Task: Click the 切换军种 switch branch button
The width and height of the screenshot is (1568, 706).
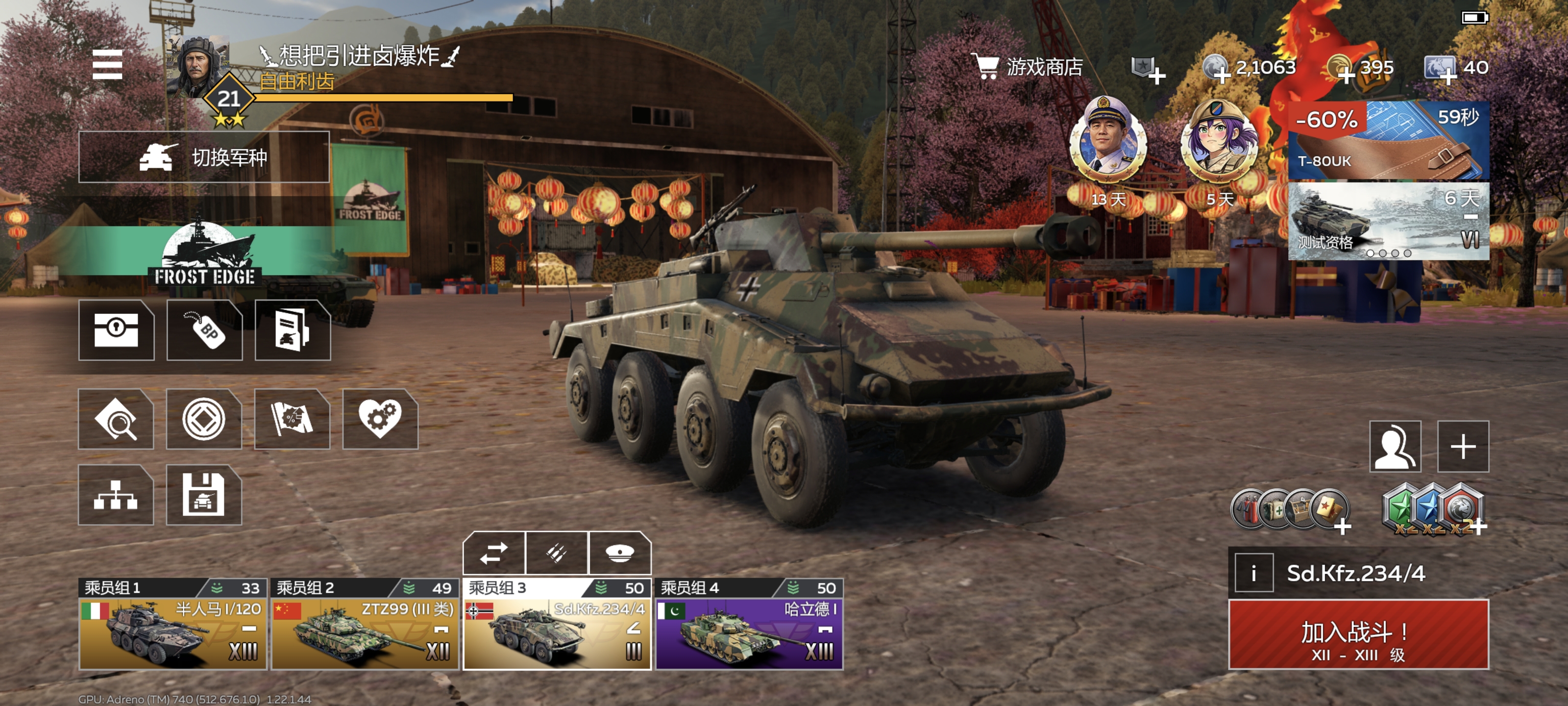Action: [x=204, y=157]
